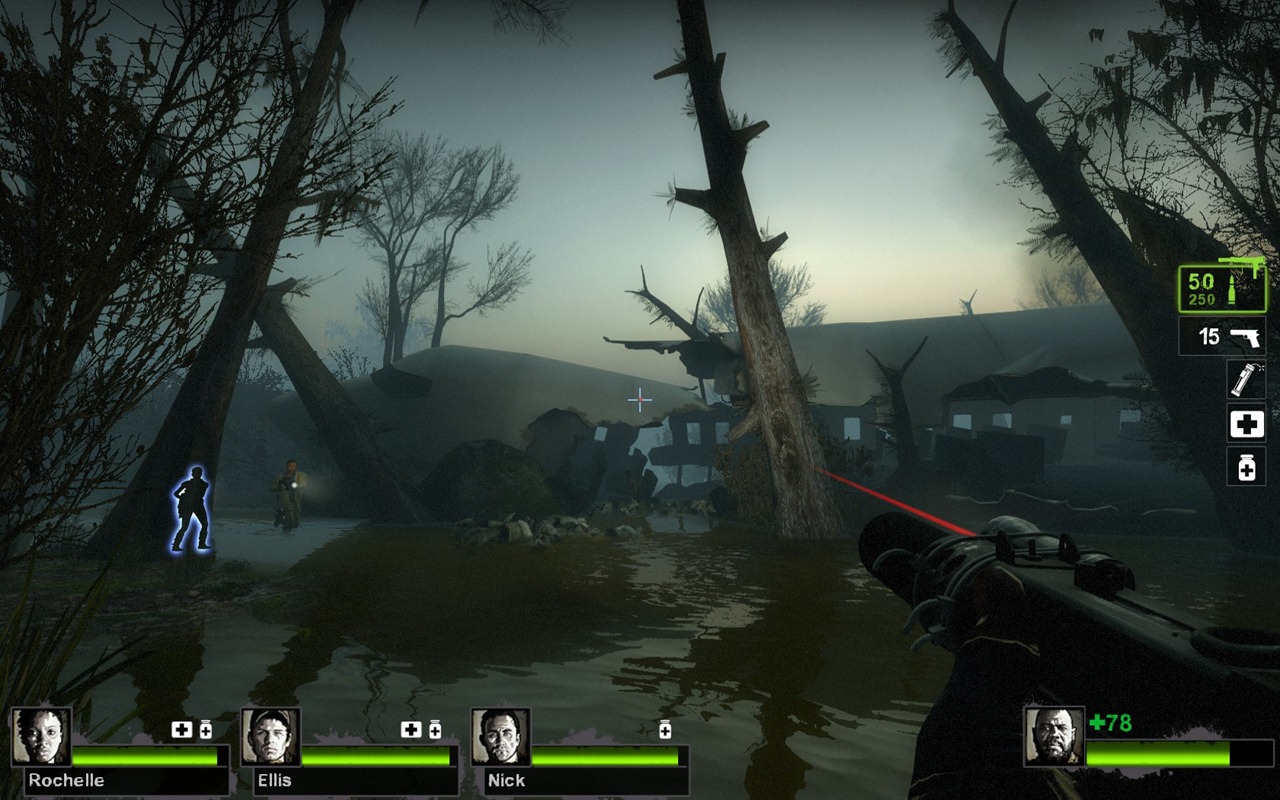Select Ellis's teammate portrait
This screenshot has height=800, width=1280.
[x=270, y=737]
